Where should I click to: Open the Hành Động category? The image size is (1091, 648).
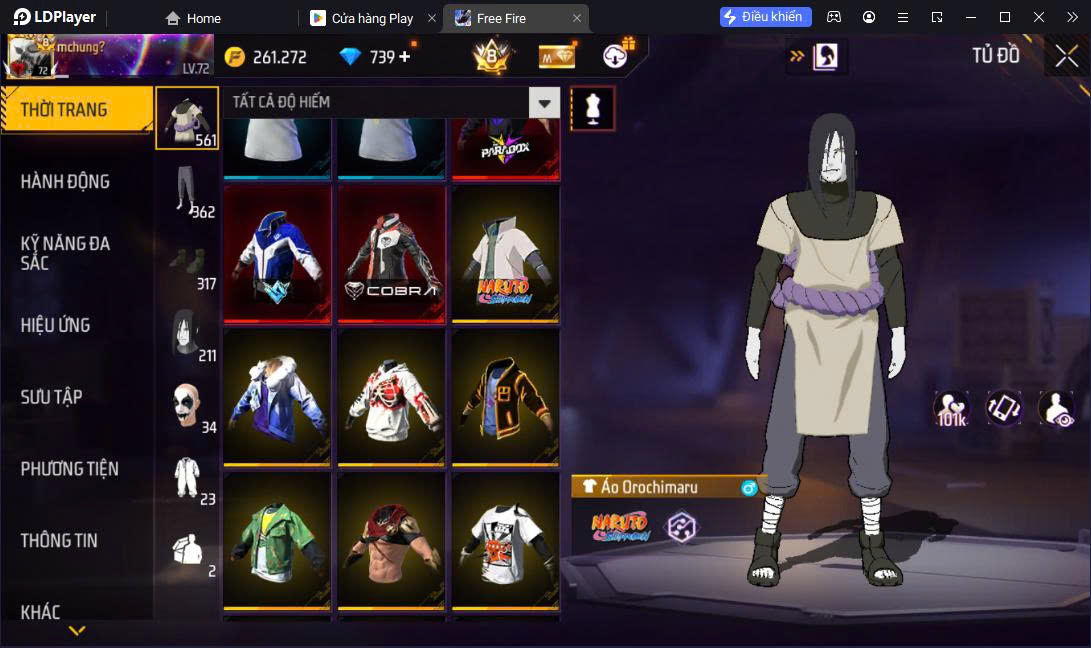[x=65, y=181]
